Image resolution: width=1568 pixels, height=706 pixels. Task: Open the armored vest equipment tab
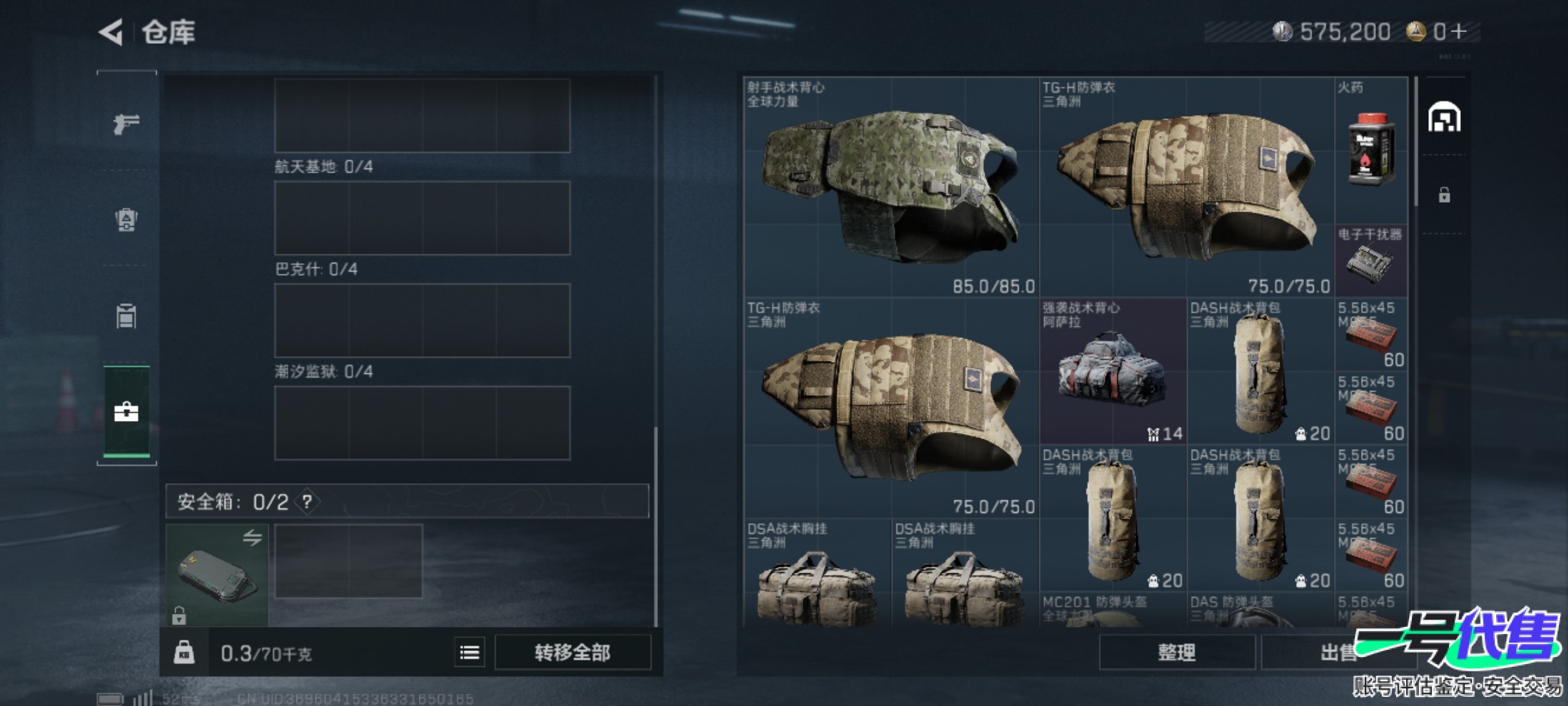126,220
